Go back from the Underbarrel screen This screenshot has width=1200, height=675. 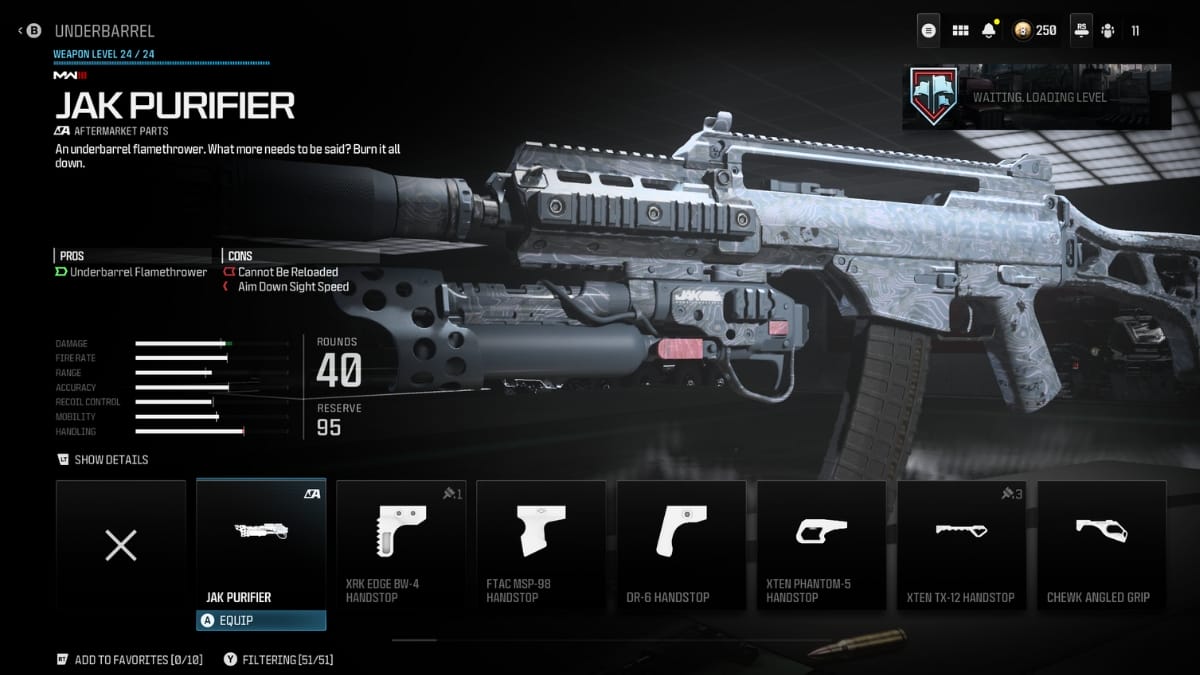click(32, 31)
